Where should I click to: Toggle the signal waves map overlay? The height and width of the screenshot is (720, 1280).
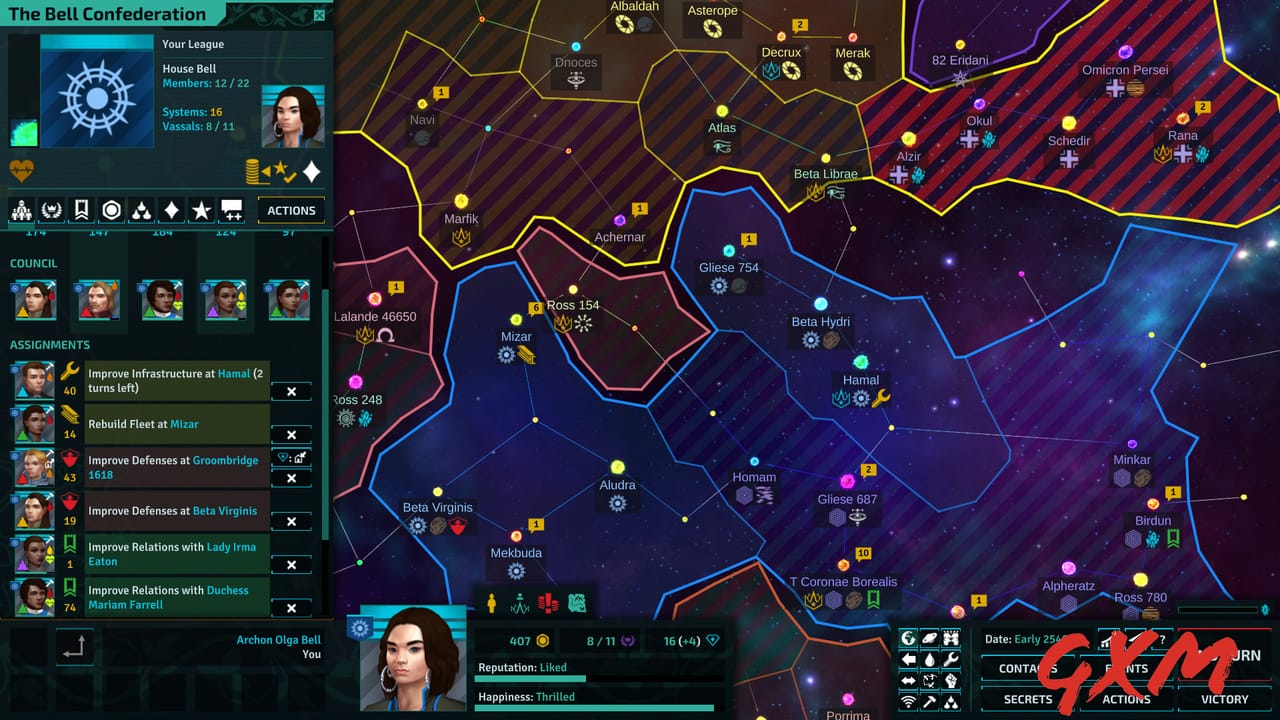[908, 701]
